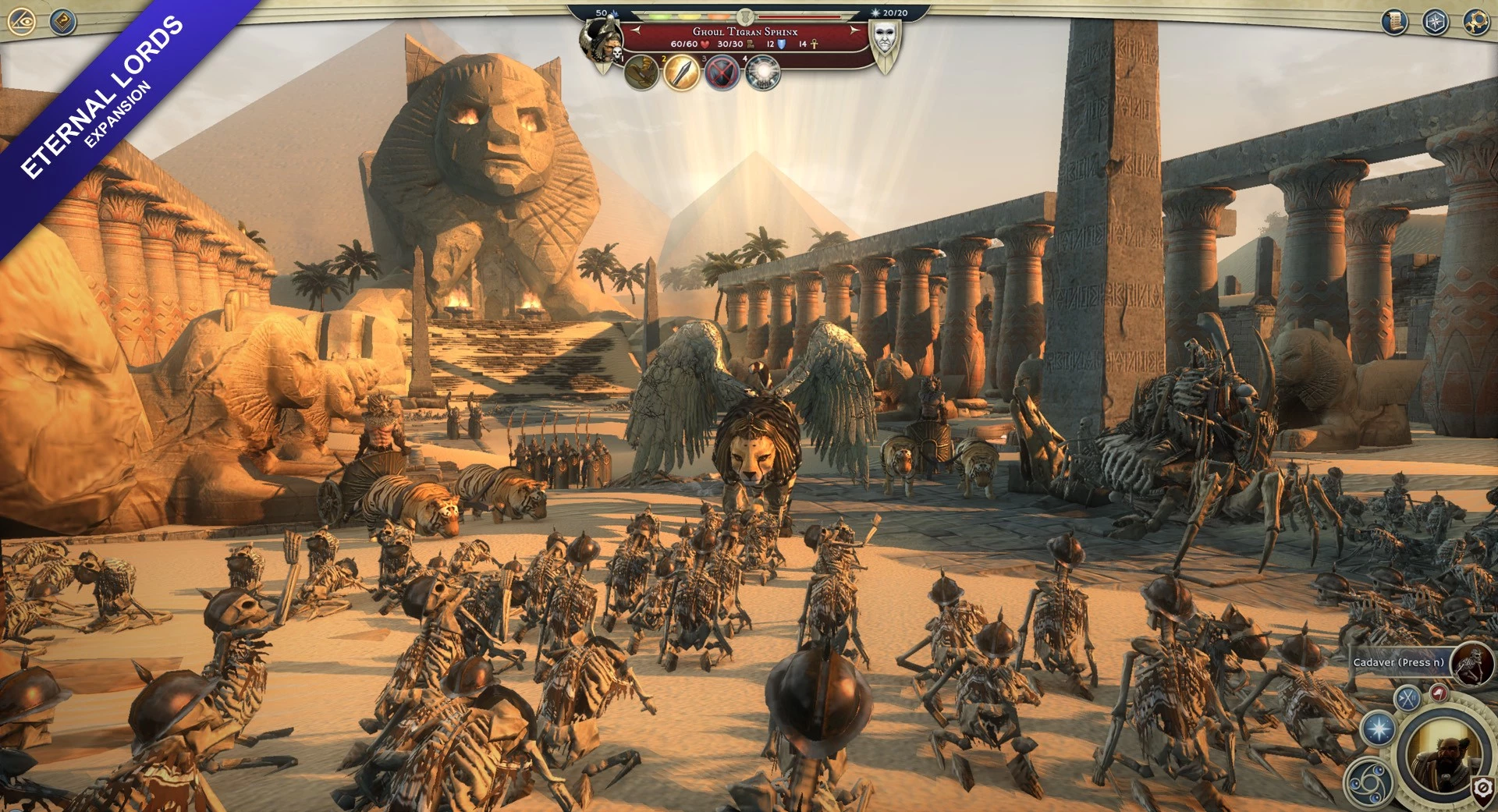Open the gear shield options badge
Screen dimensions: 1498x812
coord(1483,790)
